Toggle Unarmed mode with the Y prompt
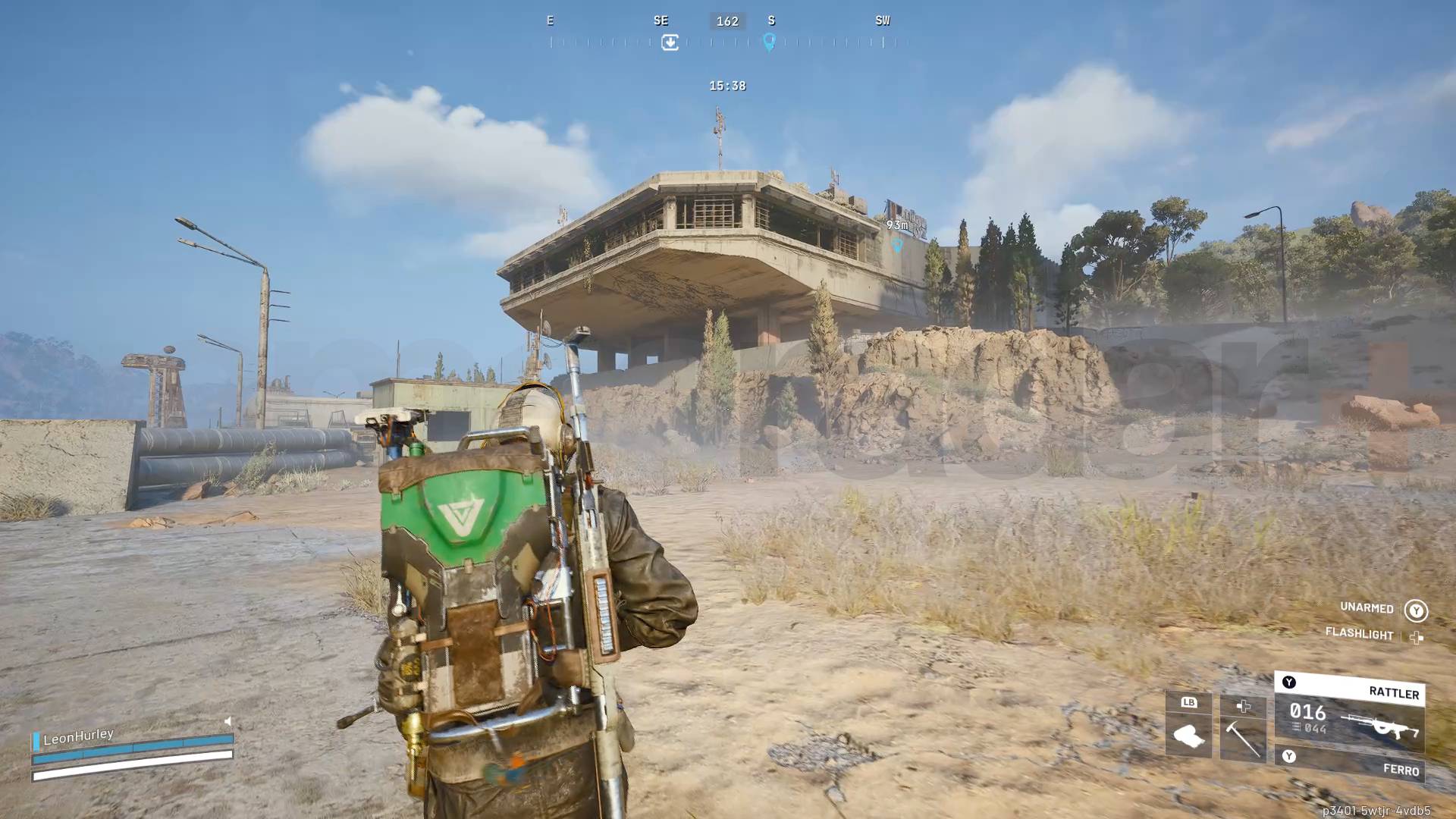 click(1417, 609)
